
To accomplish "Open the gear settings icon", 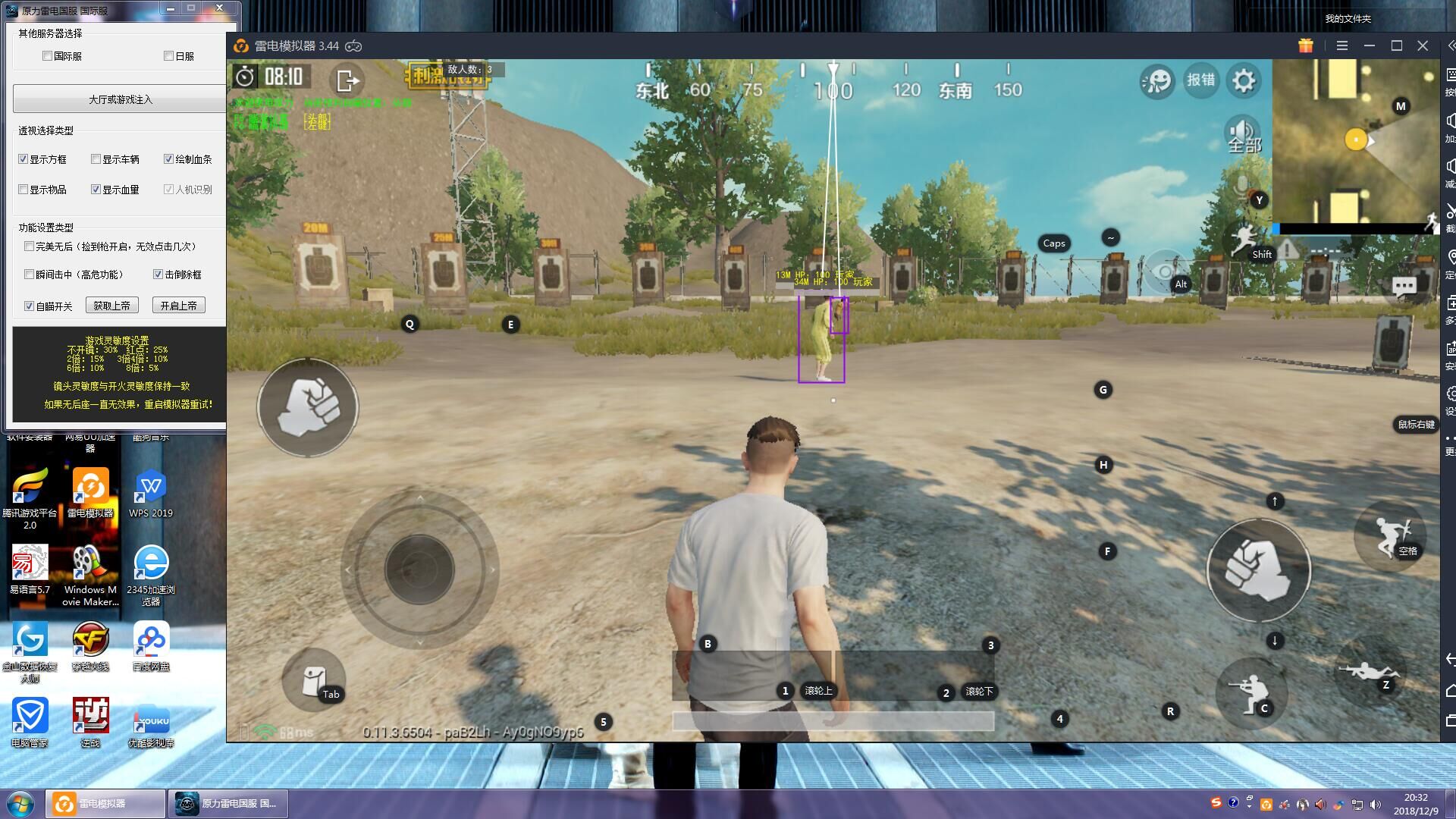I will pyautogui.click(x=1244, y=80).
